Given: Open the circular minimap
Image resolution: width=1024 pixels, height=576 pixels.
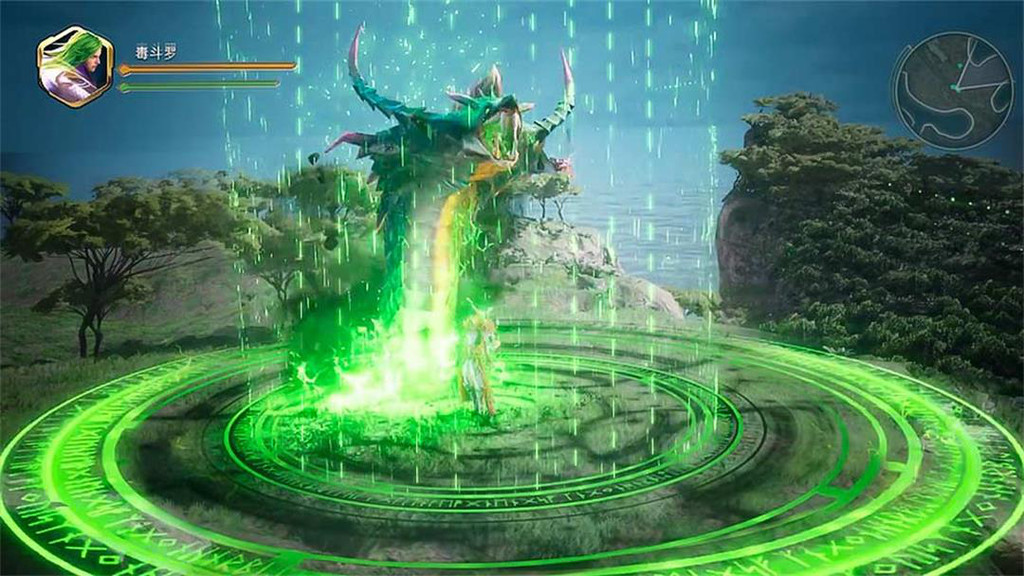Looking at the screenshot, I should coord(952,90).
